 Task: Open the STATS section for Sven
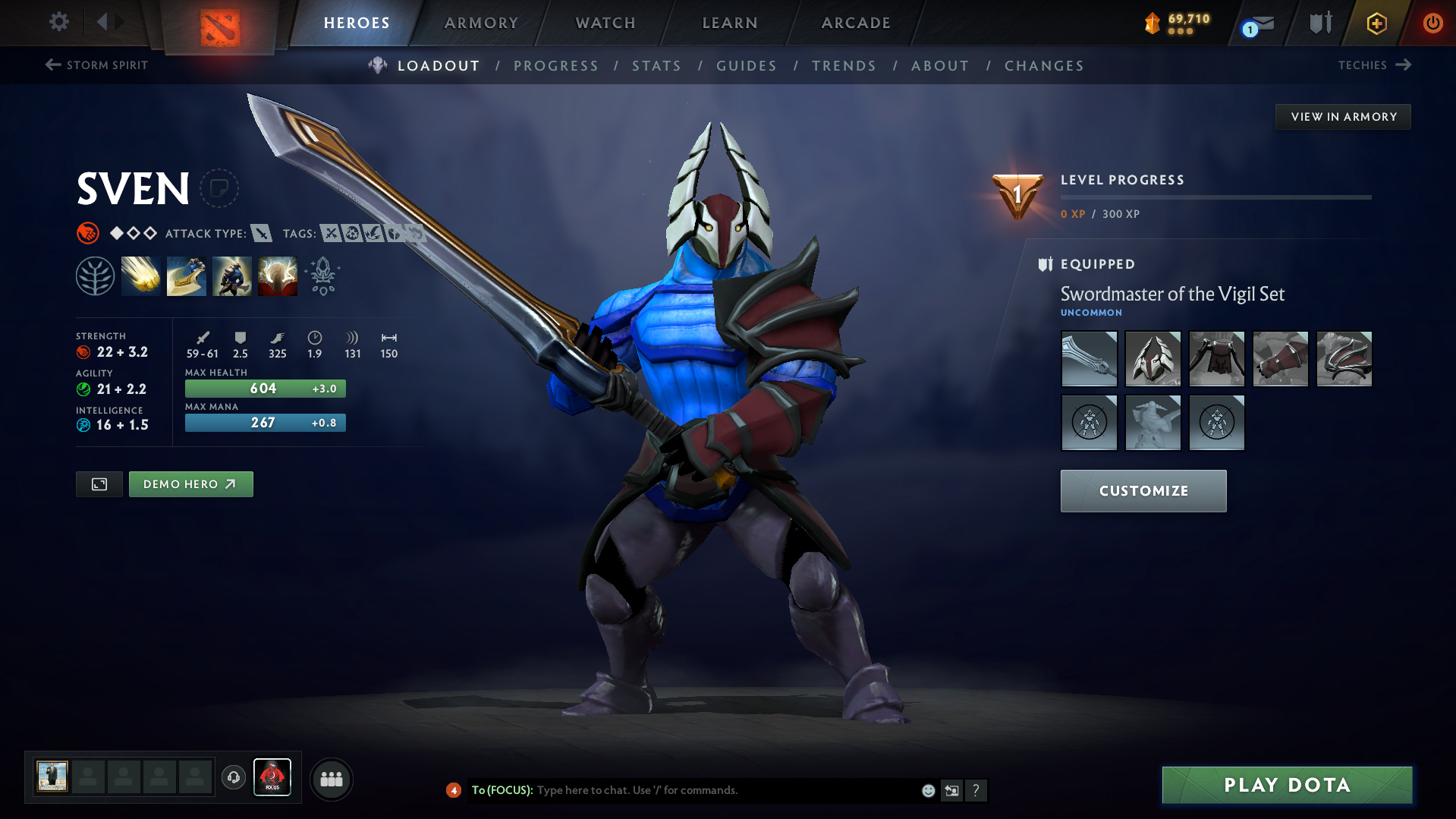656,66
